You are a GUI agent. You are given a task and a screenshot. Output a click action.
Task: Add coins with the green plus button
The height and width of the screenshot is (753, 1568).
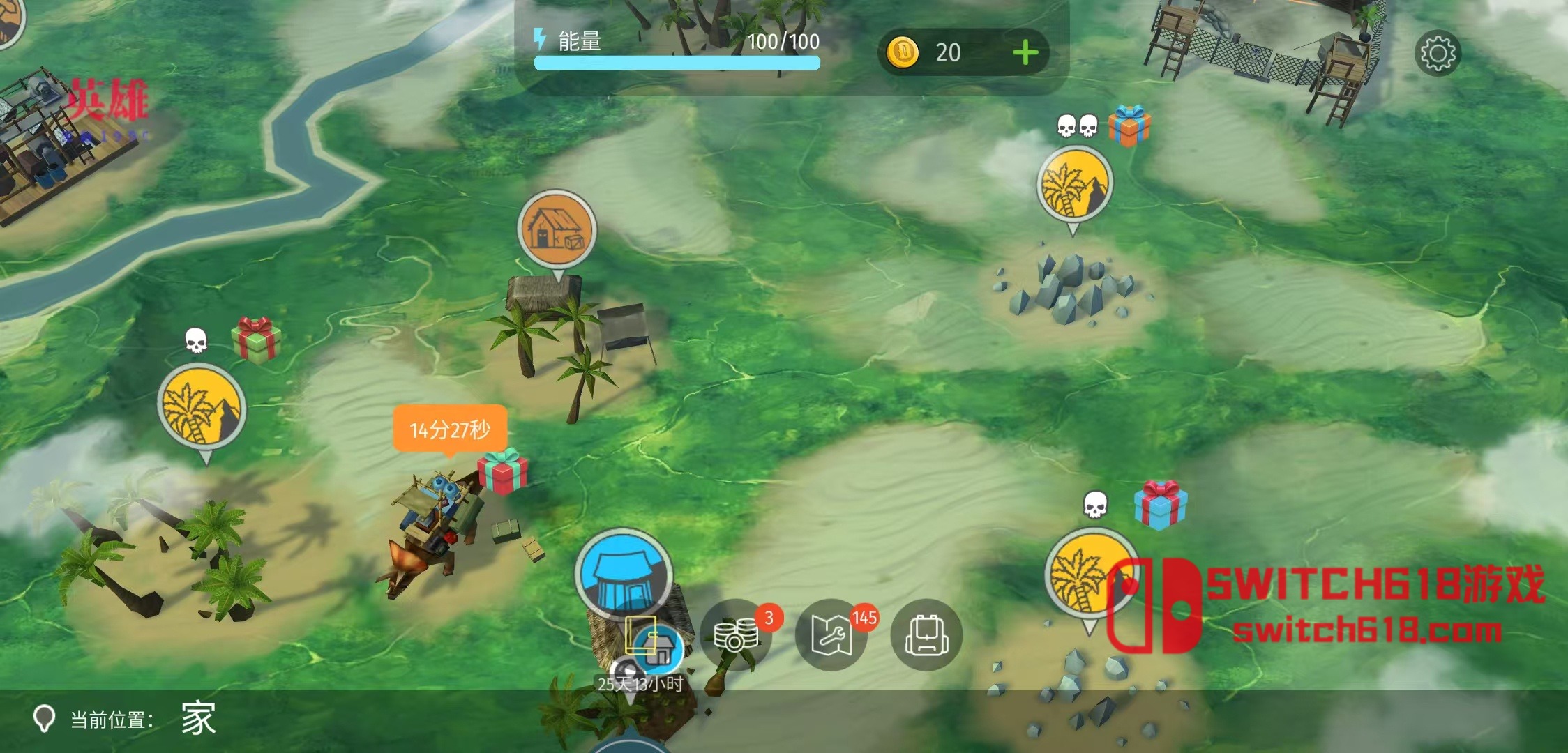tap(1025, 53)
